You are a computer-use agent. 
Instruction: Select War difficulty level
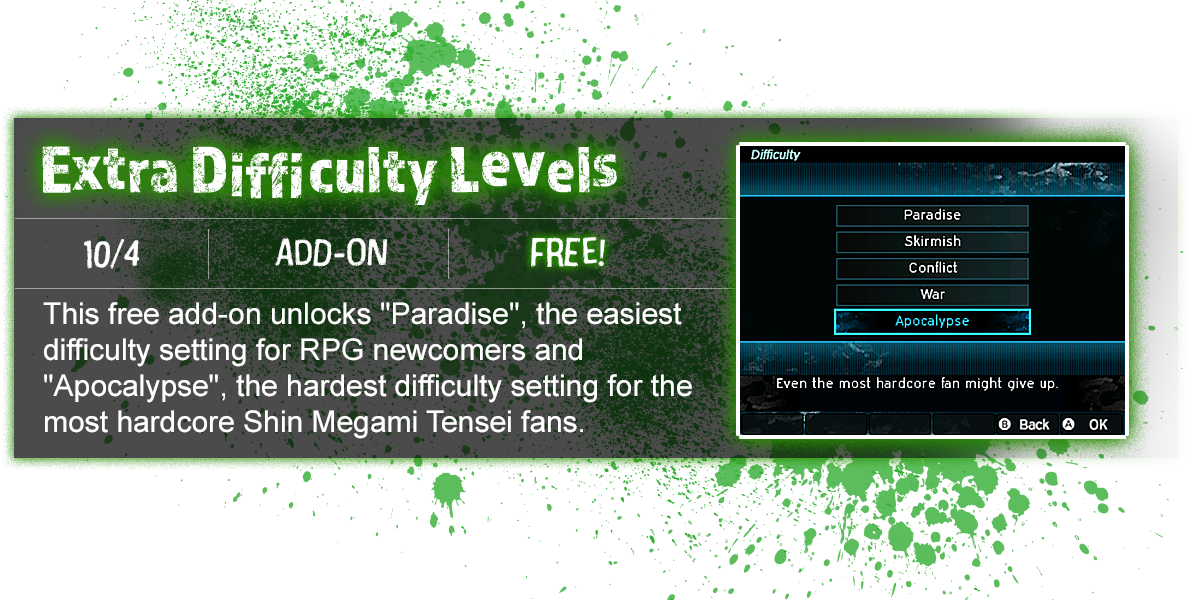[x=932, y=295]
